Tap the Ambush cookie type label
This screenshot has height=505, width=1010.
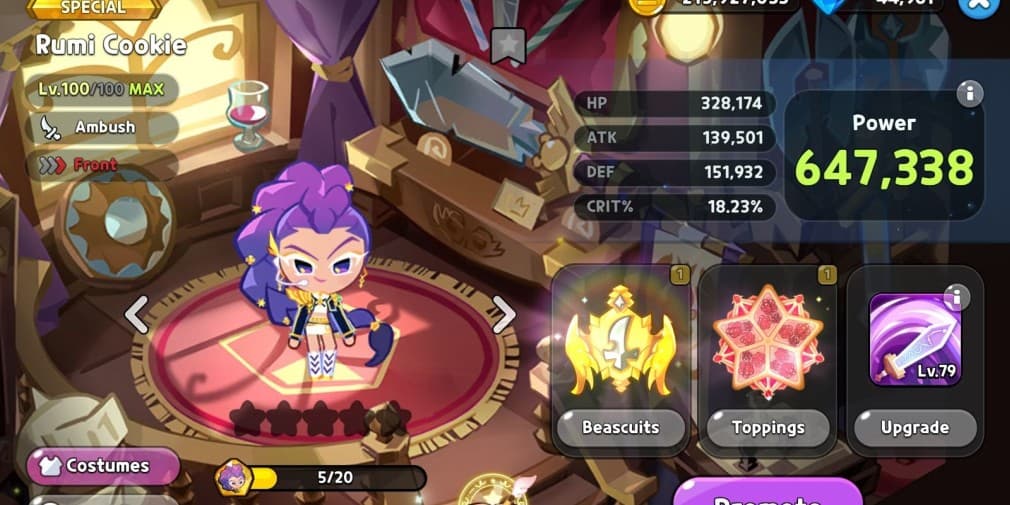tap(104, 127)
